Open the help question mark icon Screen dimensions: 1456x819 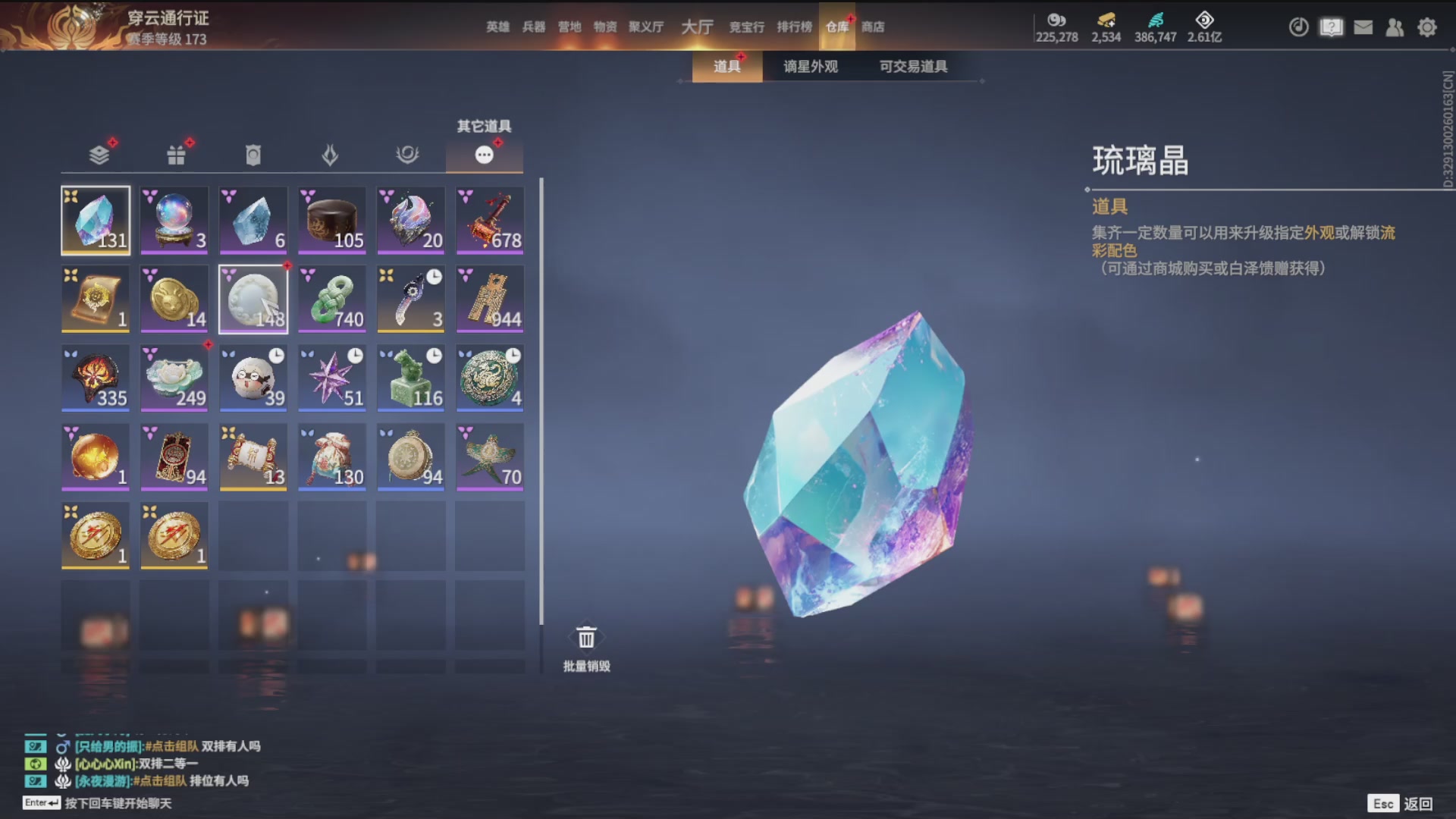pyautogui.click(x=1331, y=27)
